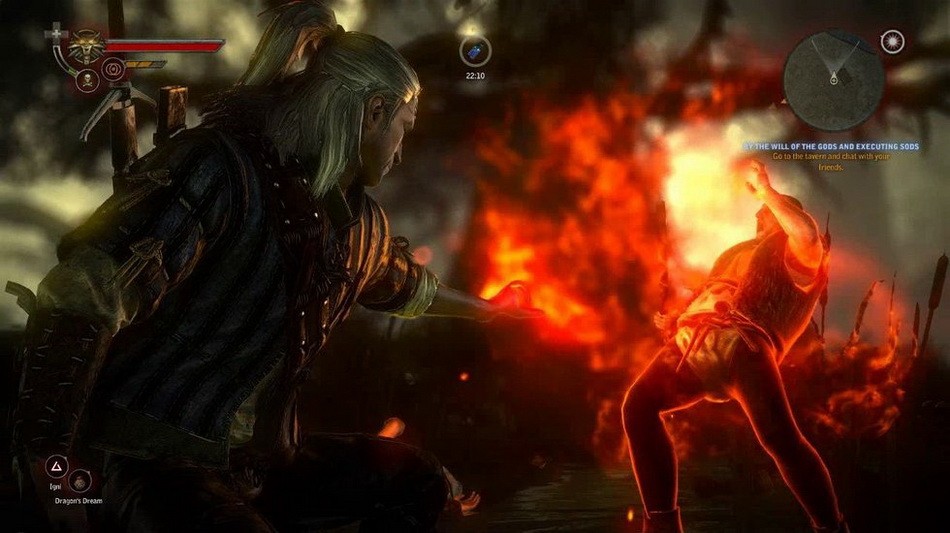950x533 pixels.
Task: Click the grey cross icon above the medallion
Action: tap(55, 36)
